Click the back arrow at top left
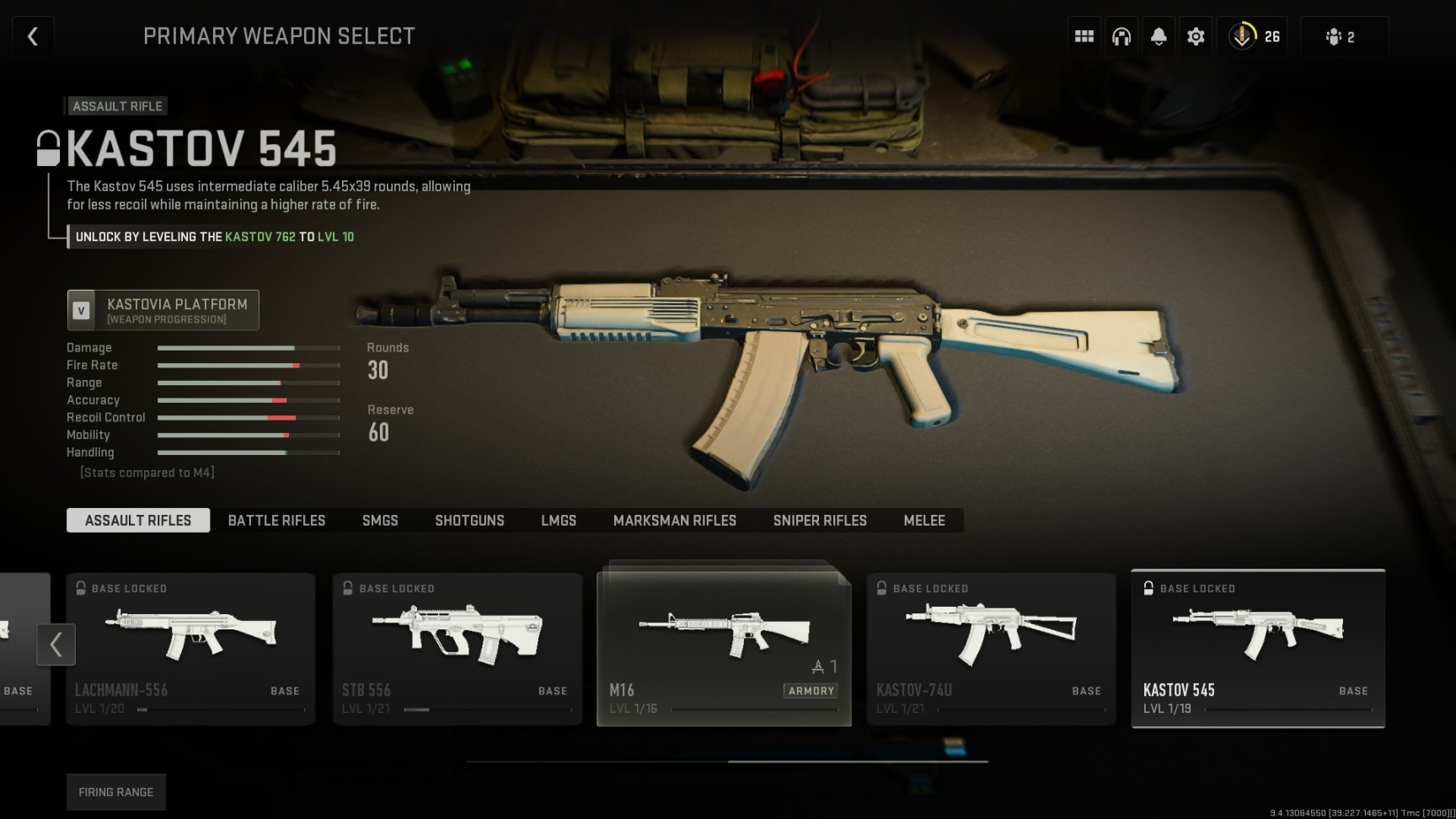 (x=32, y=35)
